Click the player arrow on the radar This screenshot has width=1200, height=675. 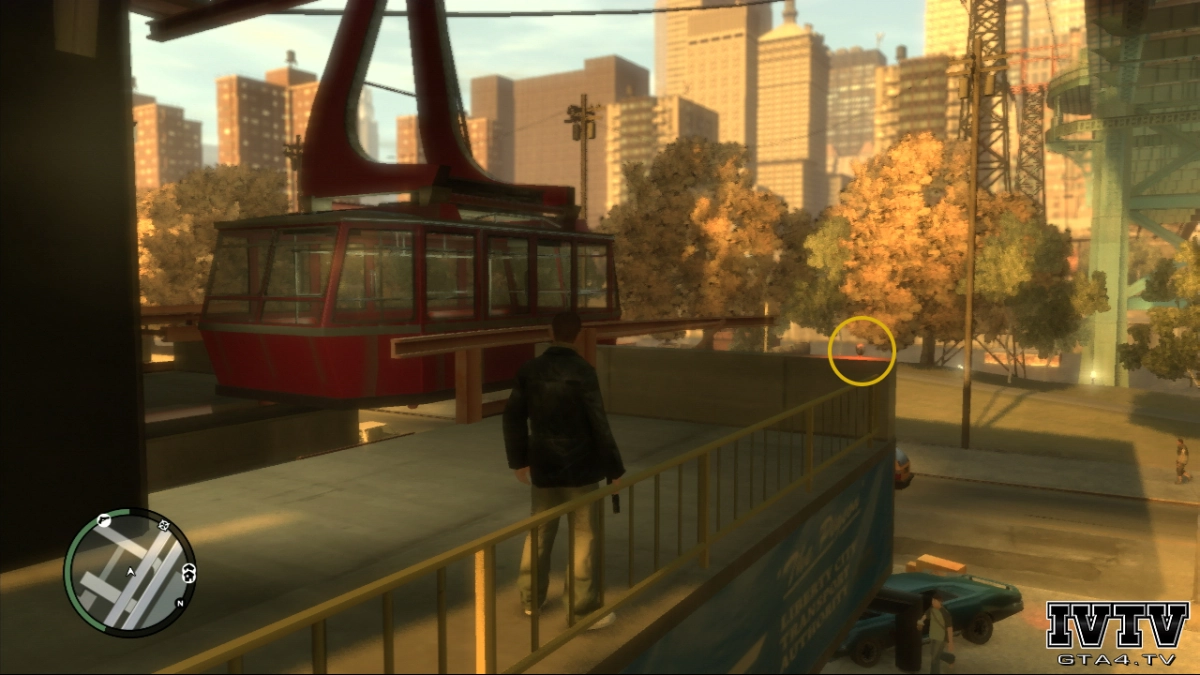[x=130, y=572]
